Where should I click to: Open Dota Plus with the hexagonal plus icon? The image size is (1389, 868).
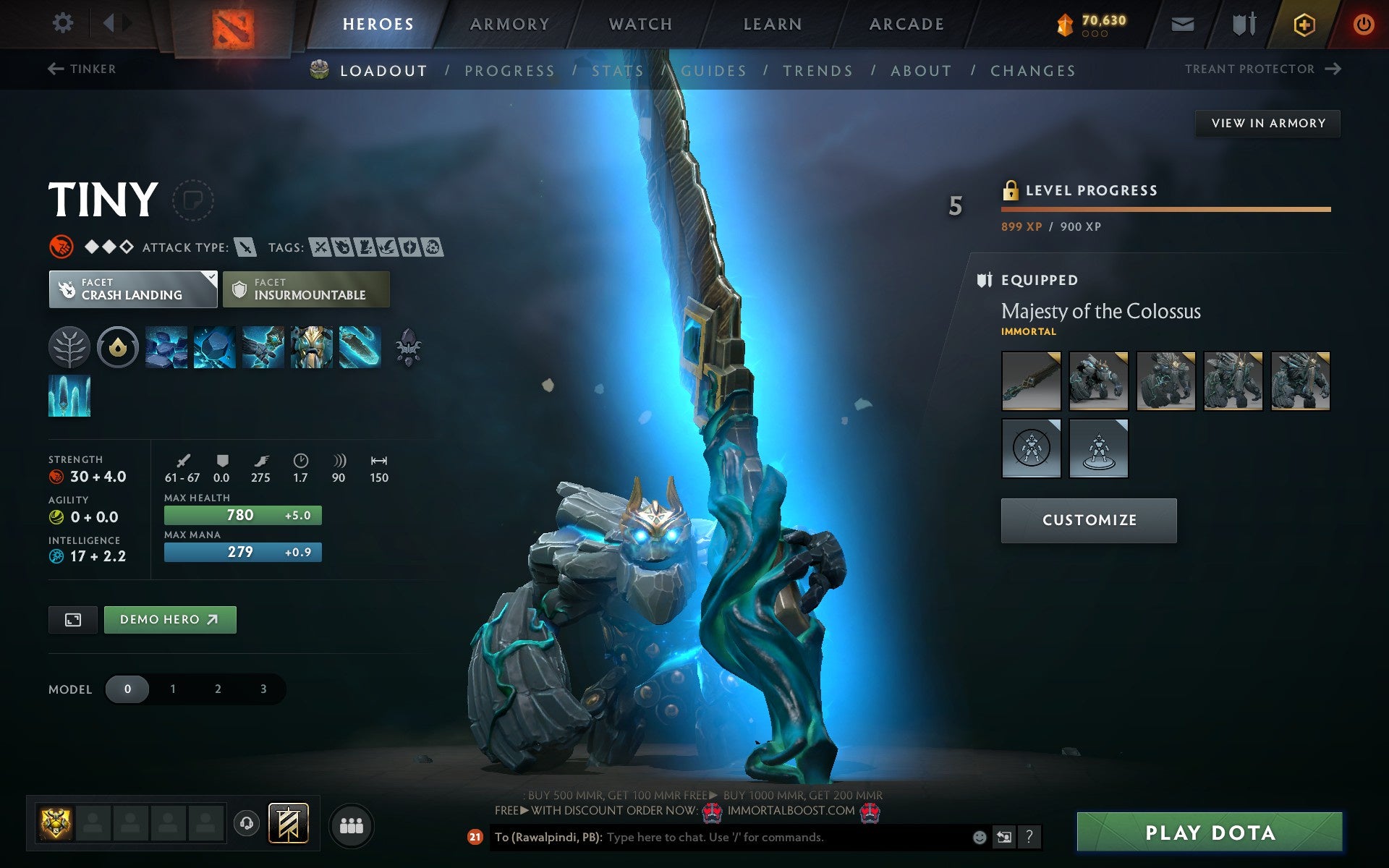tap(1303, 23)
